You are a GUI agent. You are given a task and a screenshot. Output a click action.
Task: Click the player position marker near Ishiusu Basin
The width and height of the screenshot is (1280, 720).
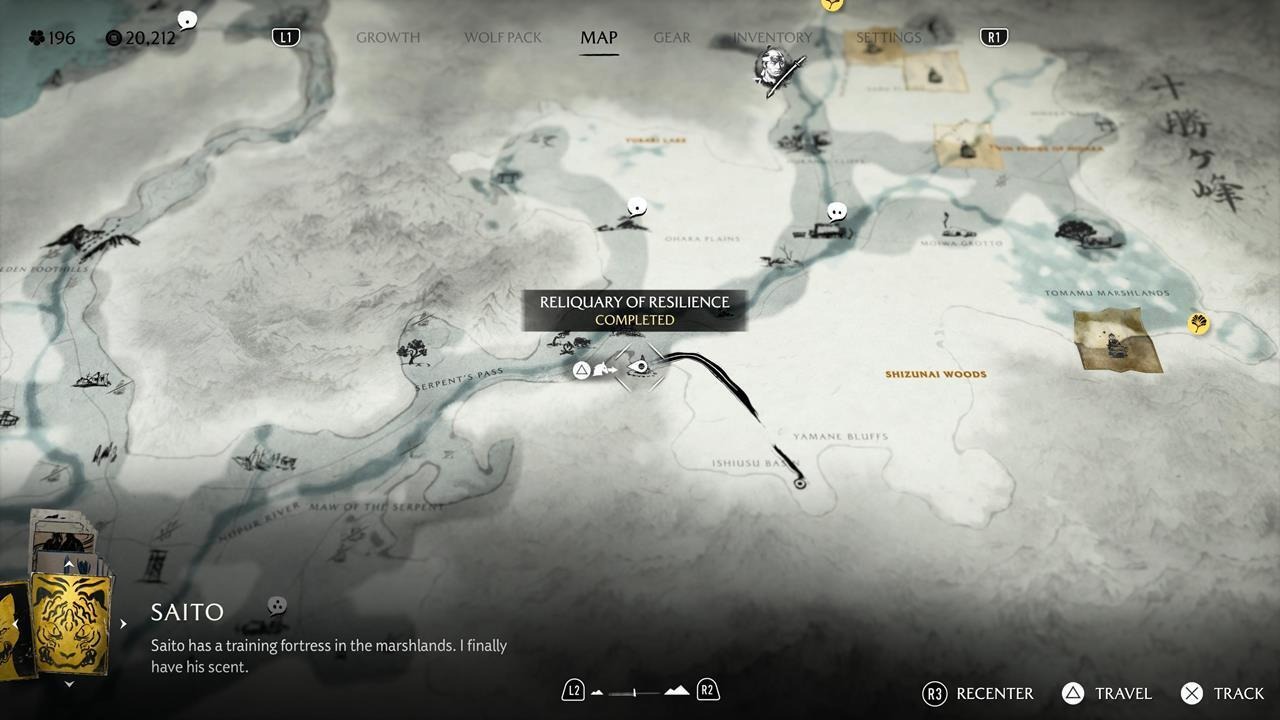coord(799,483)
